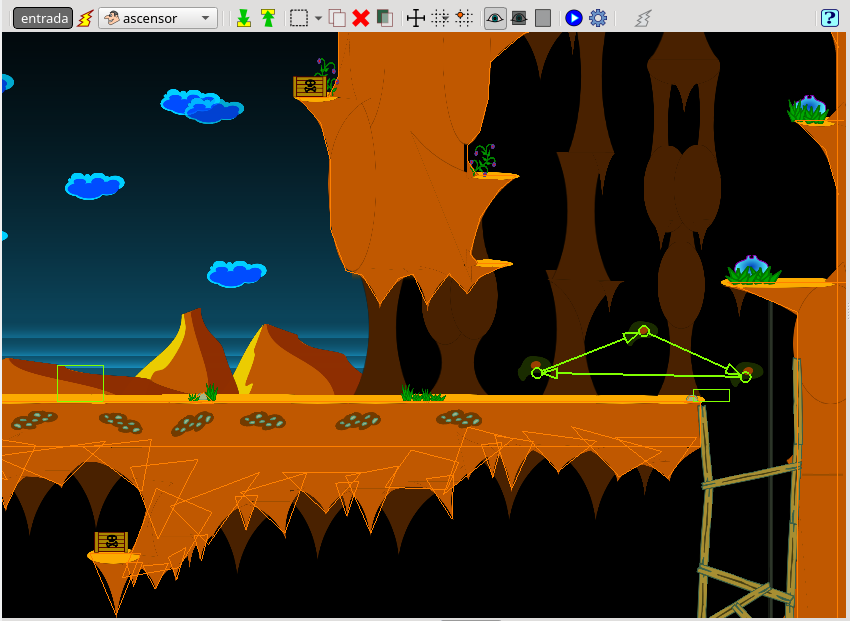
Task: Toggle the dotted grid with arrow
Action: [x=439, y=18]
